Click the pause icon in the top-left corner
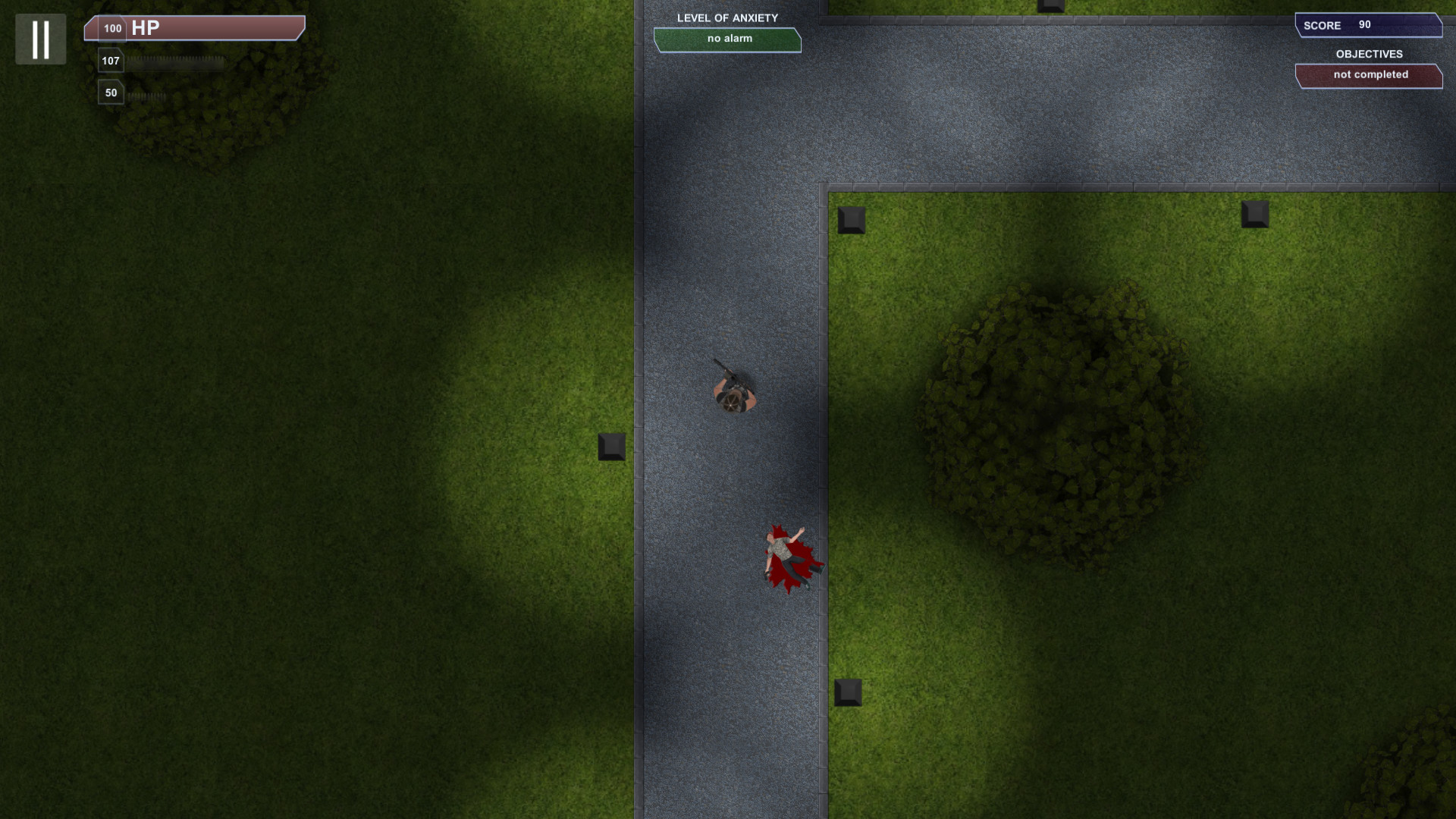The height and width of the screenshot is (819, 1456). click(x=40, y=39)
